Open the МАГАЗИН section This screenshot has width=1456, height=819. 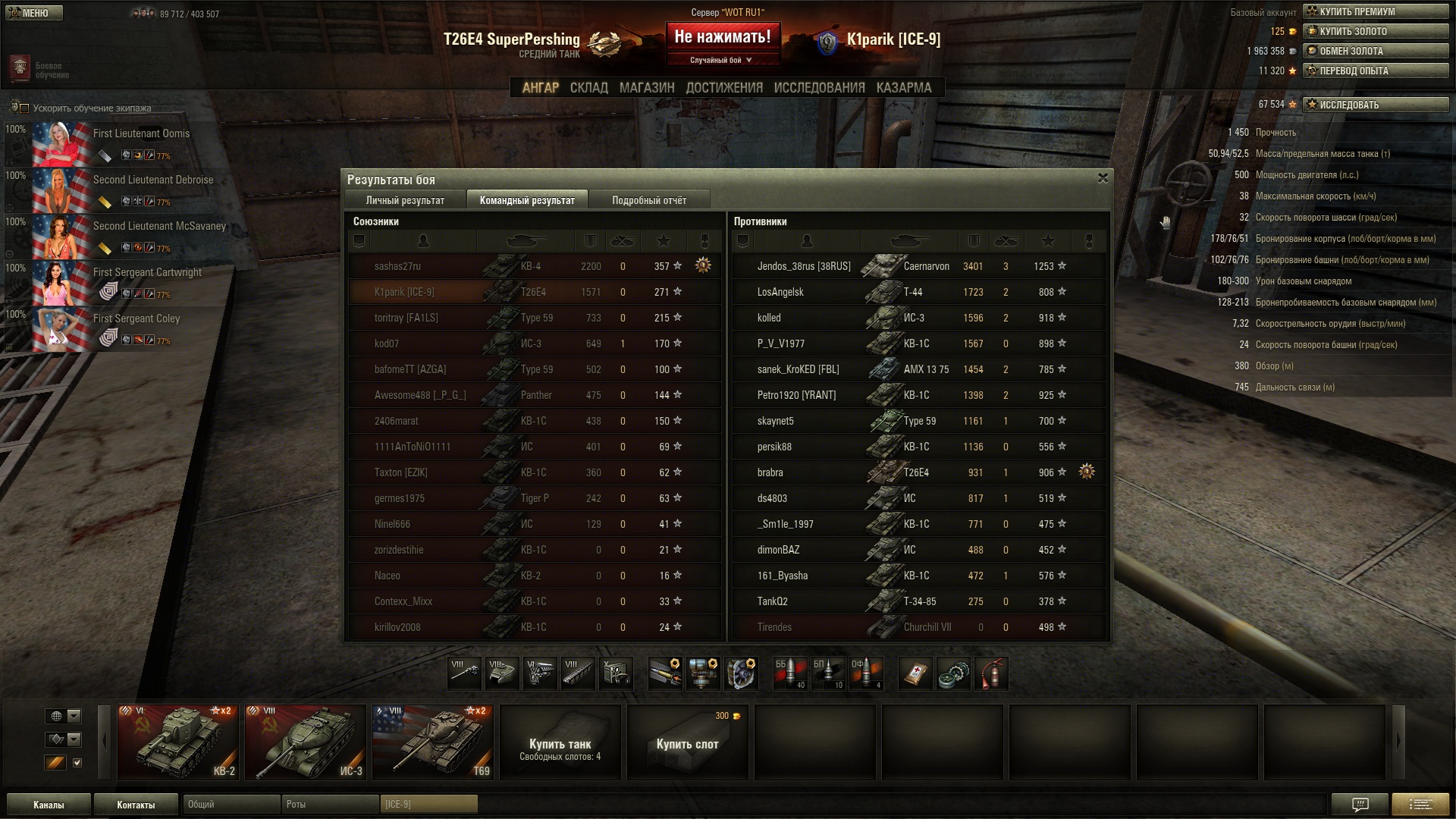pos(646,88)
